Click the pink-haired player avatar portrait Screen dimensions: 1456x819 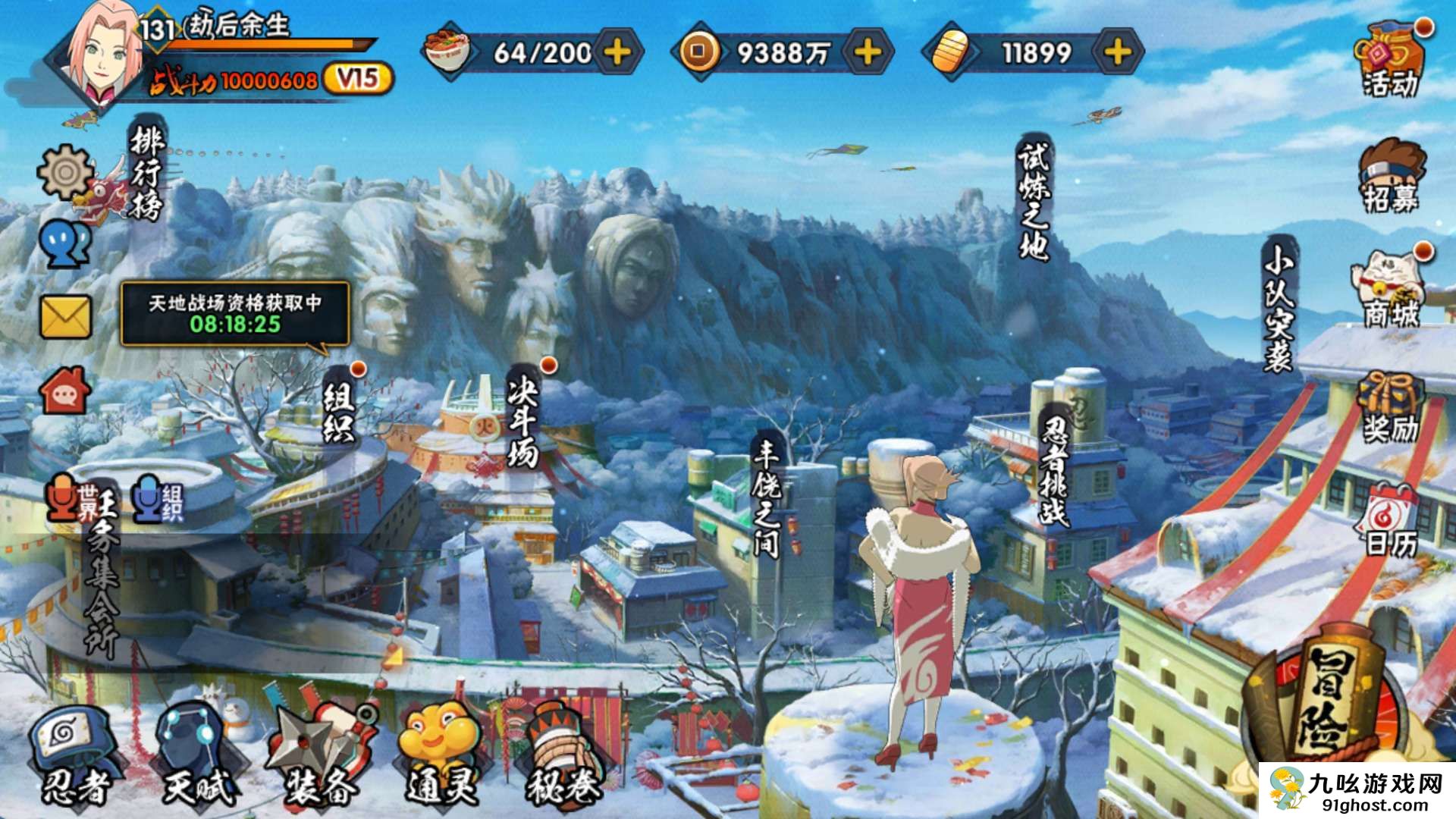click(105, 55)
